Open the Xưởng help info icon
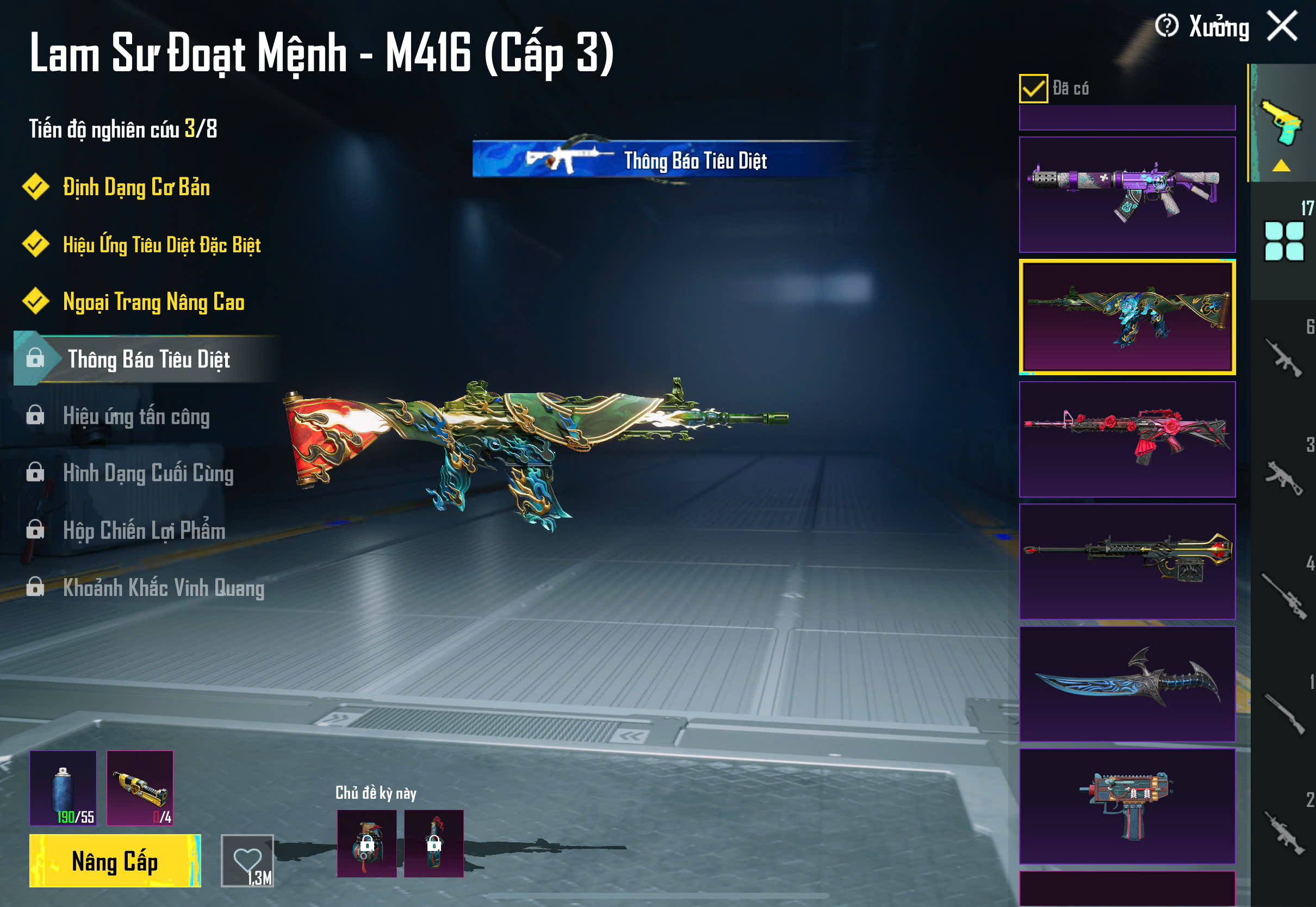 pyautogui.click(x=1166, y=26)
